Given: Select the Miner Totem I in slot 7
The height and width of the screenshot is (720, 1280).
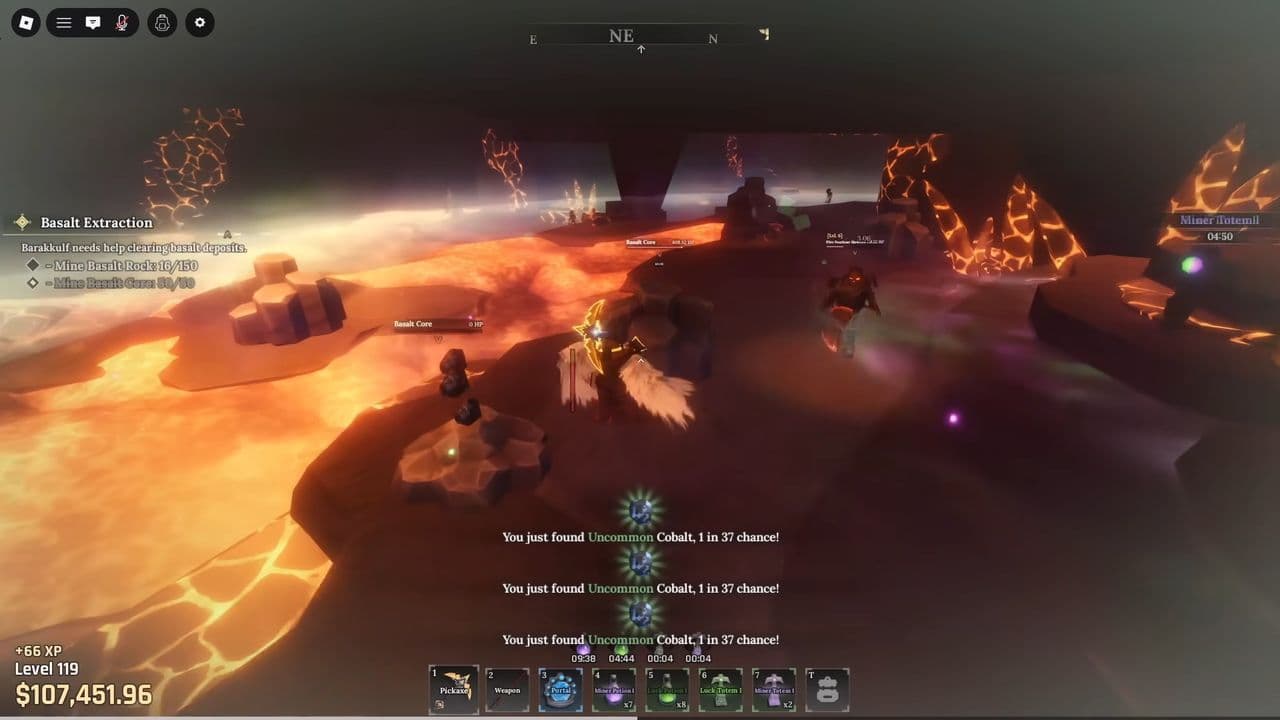Looking at the screenshot, I should click(774, 688).
